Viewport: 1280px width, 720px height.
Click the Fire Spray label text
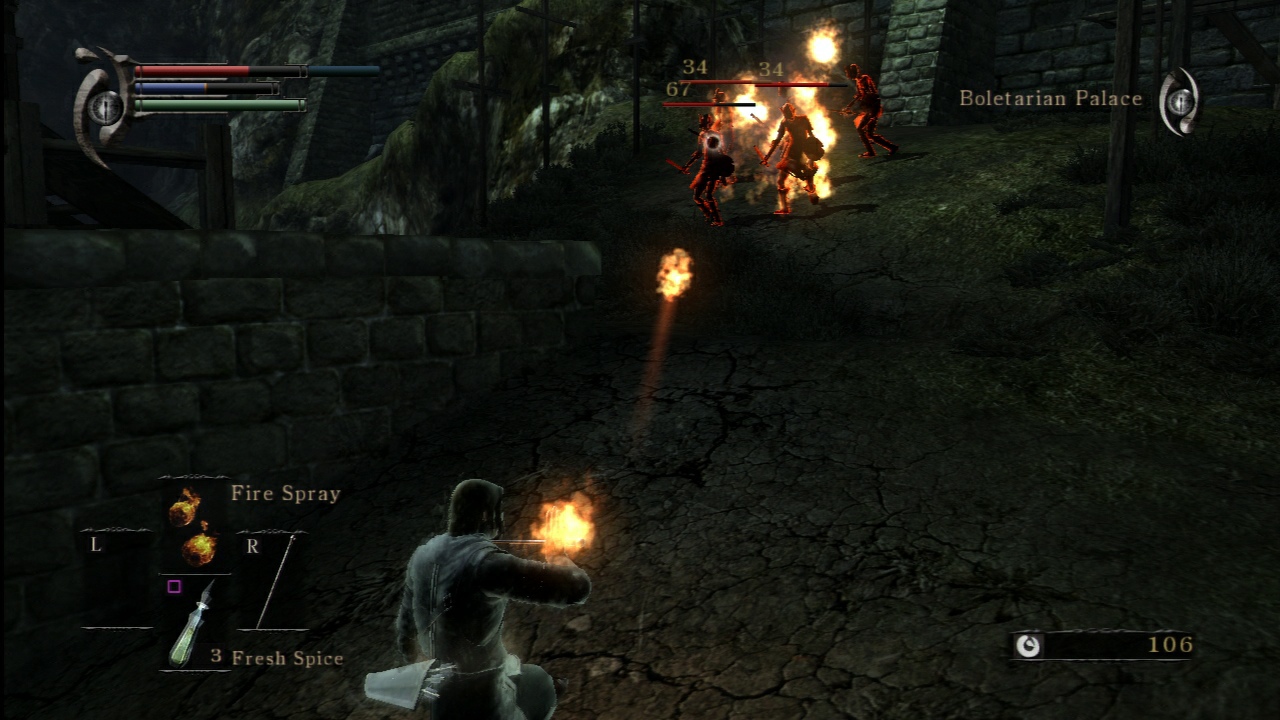(288, 493)
